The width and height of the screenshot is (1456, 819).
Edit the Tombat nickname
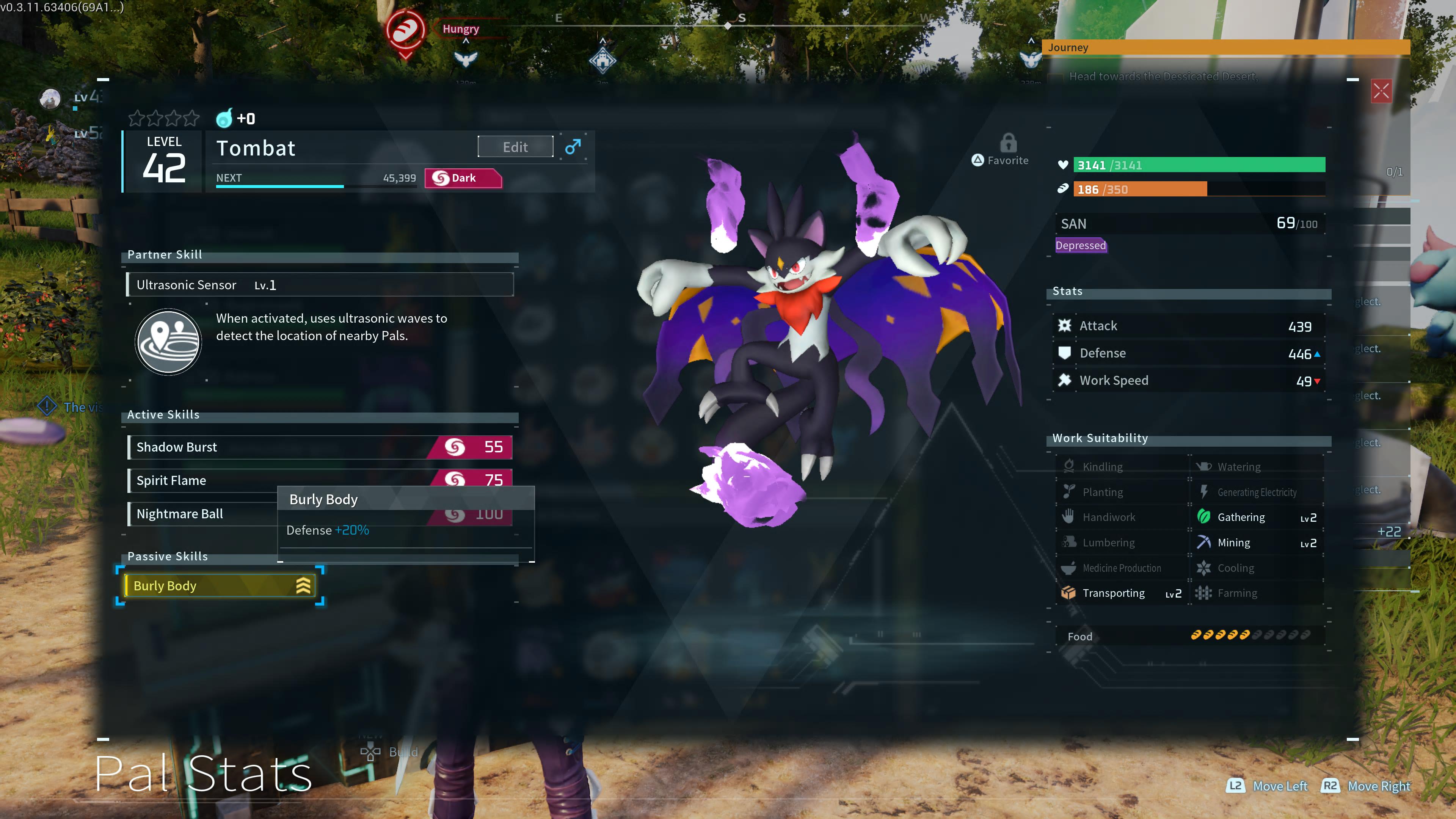pyautogui.click(x=515, y=147)
